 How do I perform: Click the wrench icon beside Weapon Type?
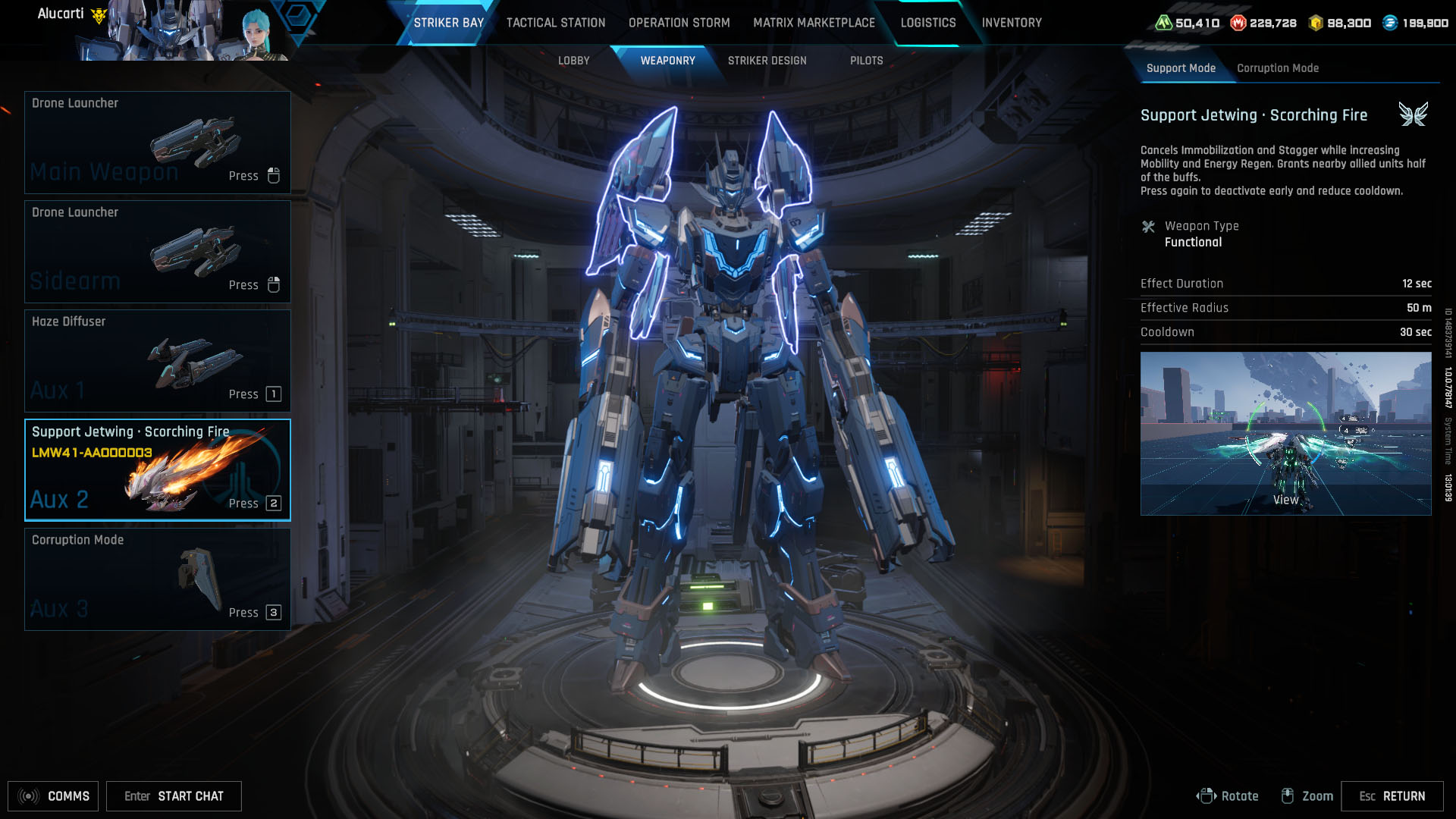tap(1150, 225)
